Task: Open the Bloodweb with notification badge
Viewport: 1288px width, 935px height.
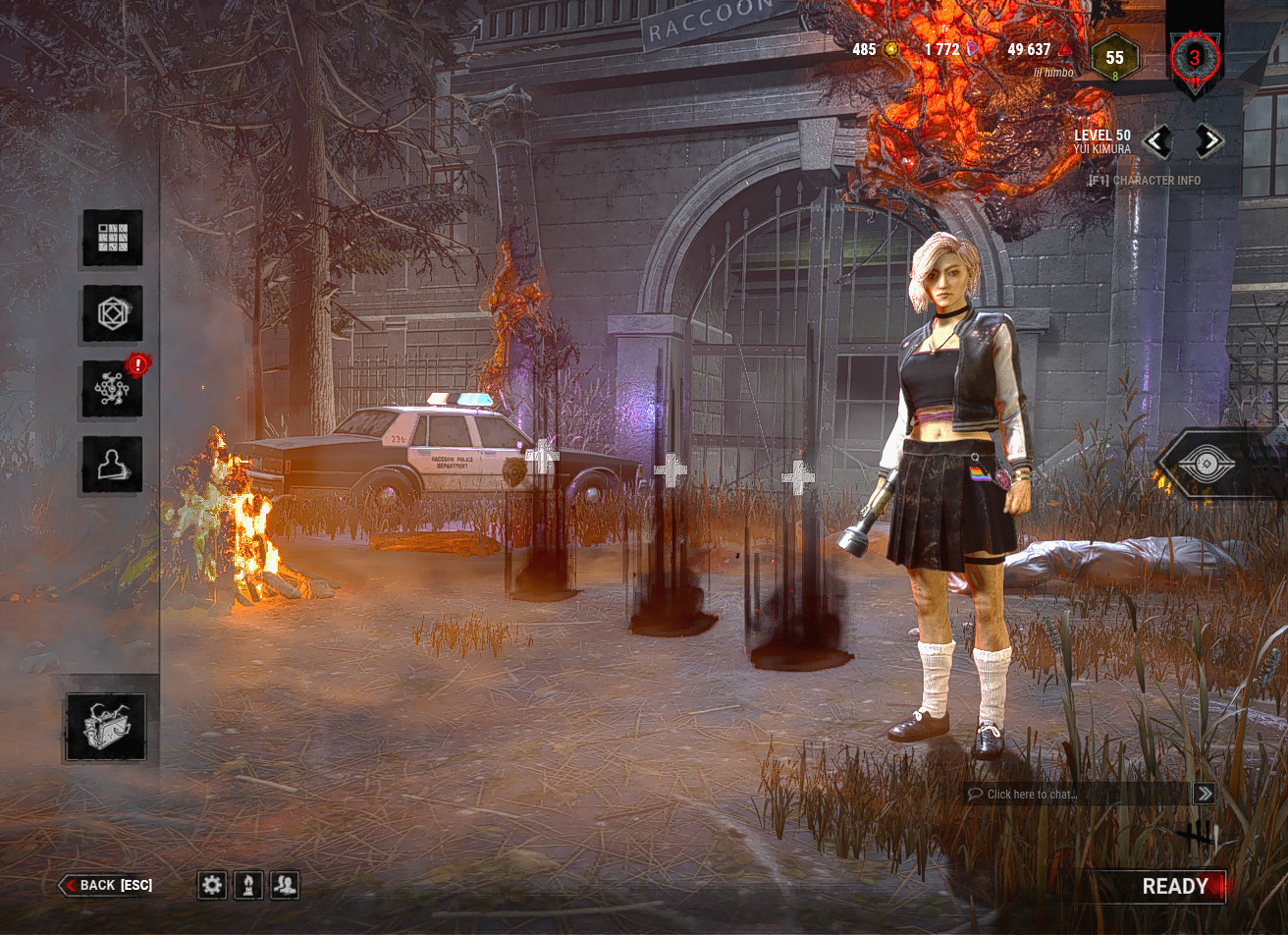Action: [x=112, y=387]
